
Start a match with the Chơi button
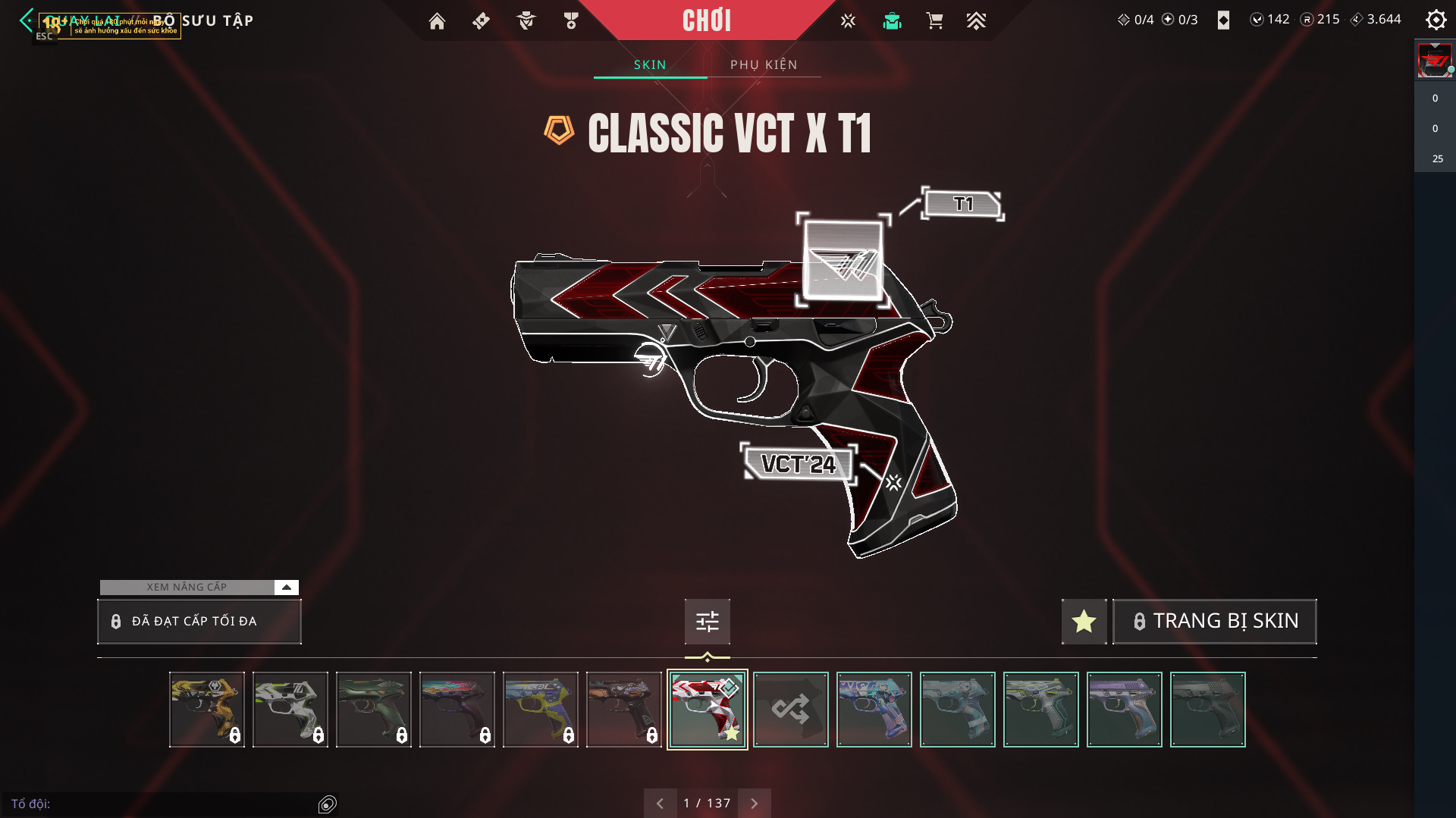(707, 20)
